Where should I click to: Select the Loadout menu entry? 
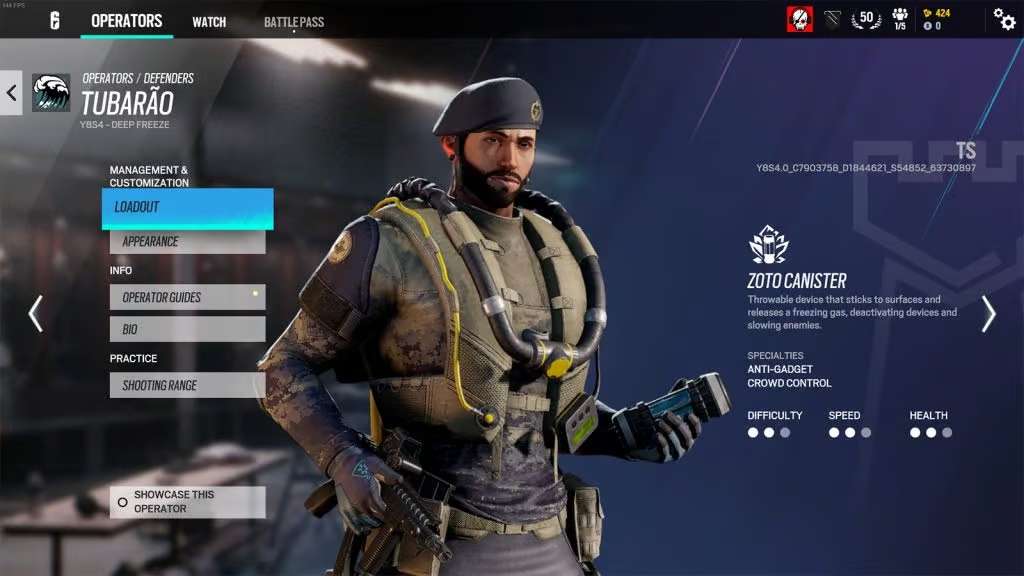187,208
